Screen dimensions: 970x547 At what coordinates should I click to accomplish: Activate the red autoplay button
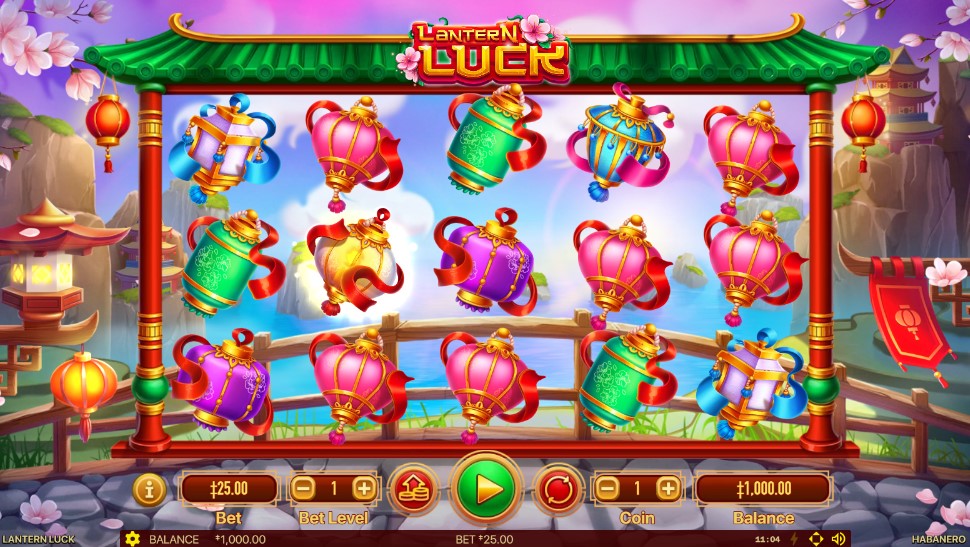560,489
